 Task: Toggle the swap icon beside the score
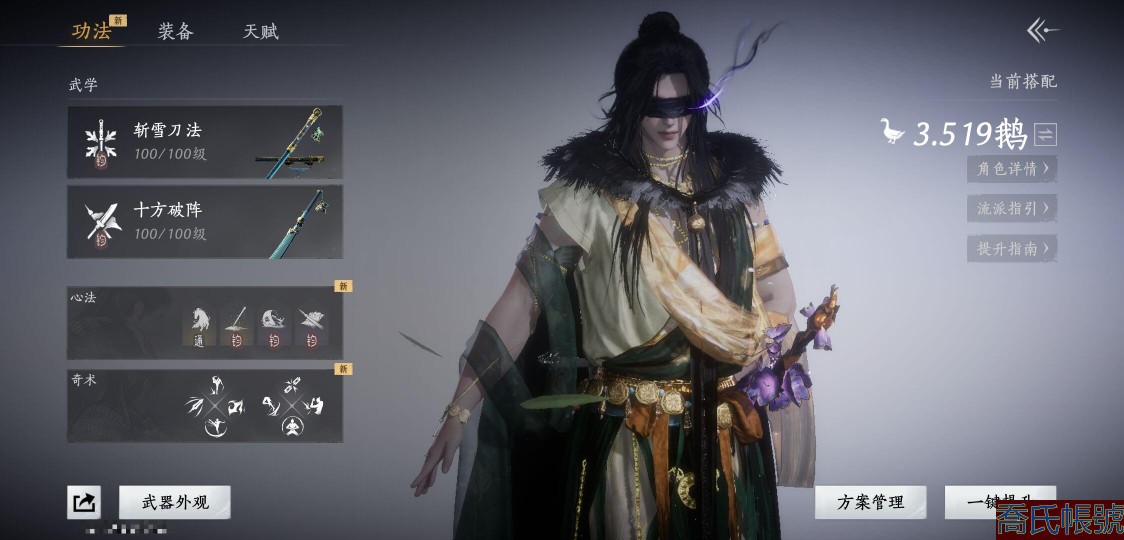pos(1045,134)
